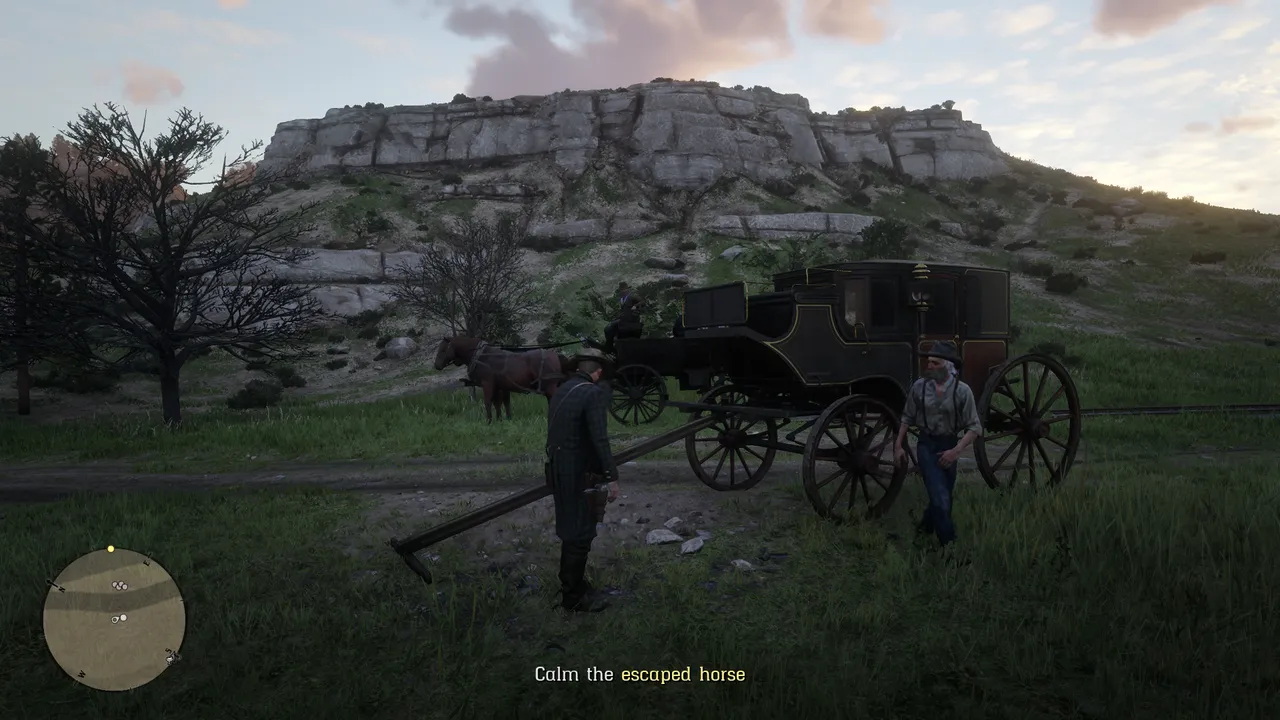Click the horse icon on minimap edge
1280x720 pixels.
[x=172, y=657]
